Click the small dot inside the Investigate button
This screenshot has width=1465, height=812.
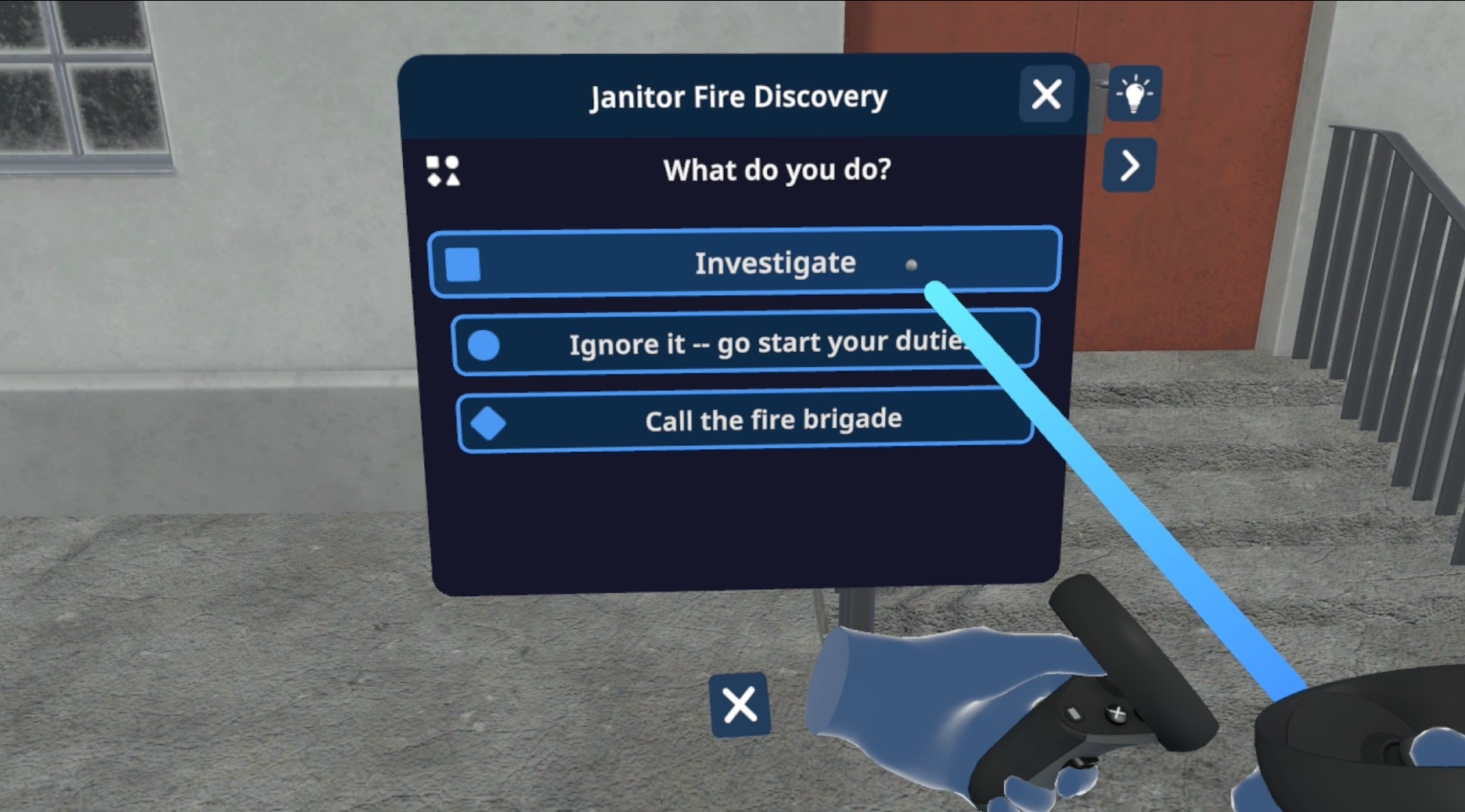pos(912,265)
